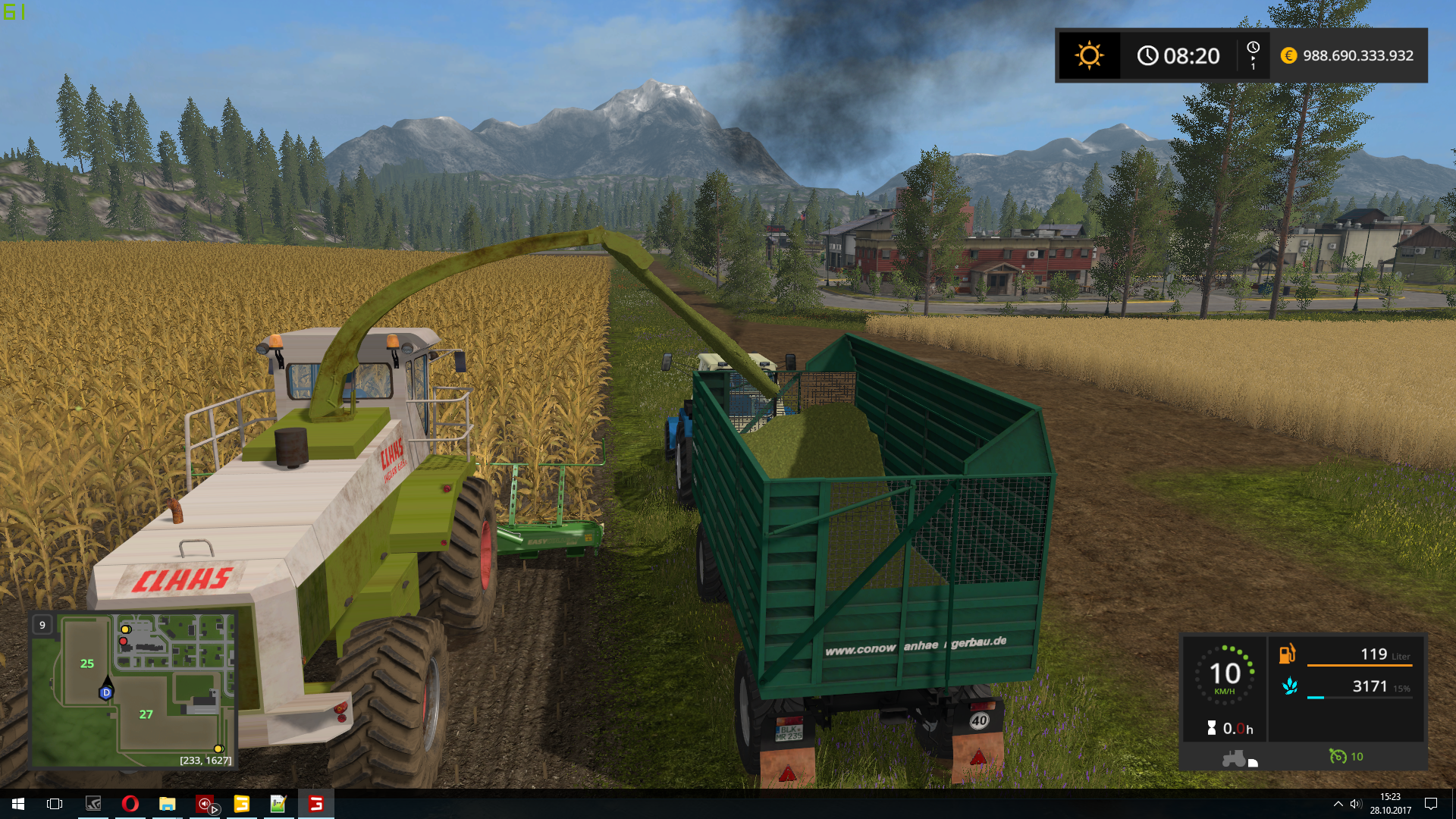The image size is (1456, 819).
Task: Open the Windows Start menu
Action: [x=18, y=804]
